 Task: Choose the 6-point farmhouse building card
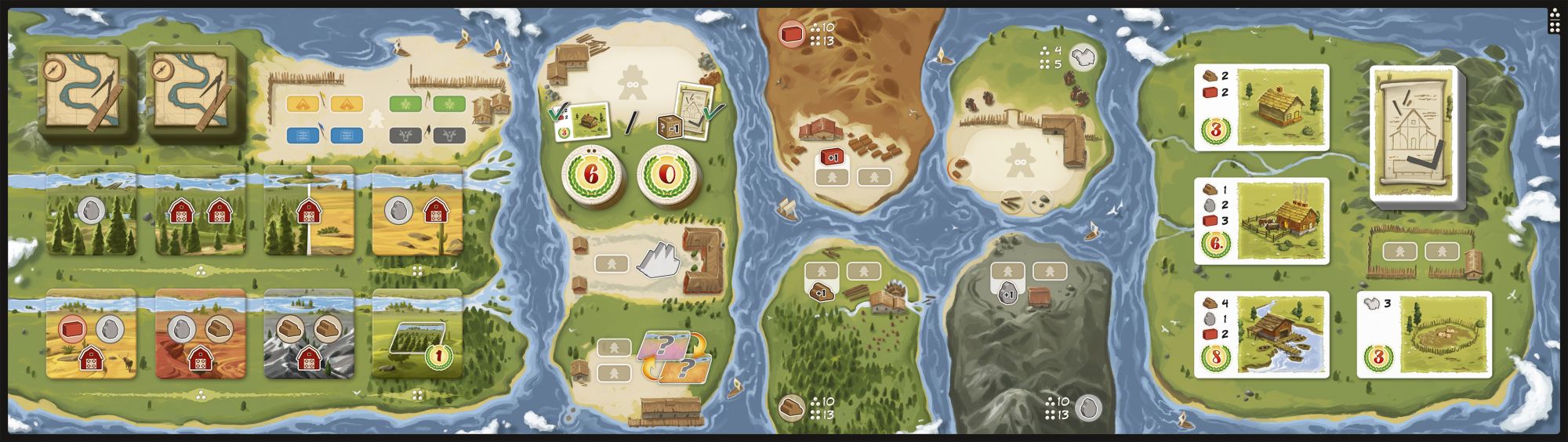coord(1261,220)
